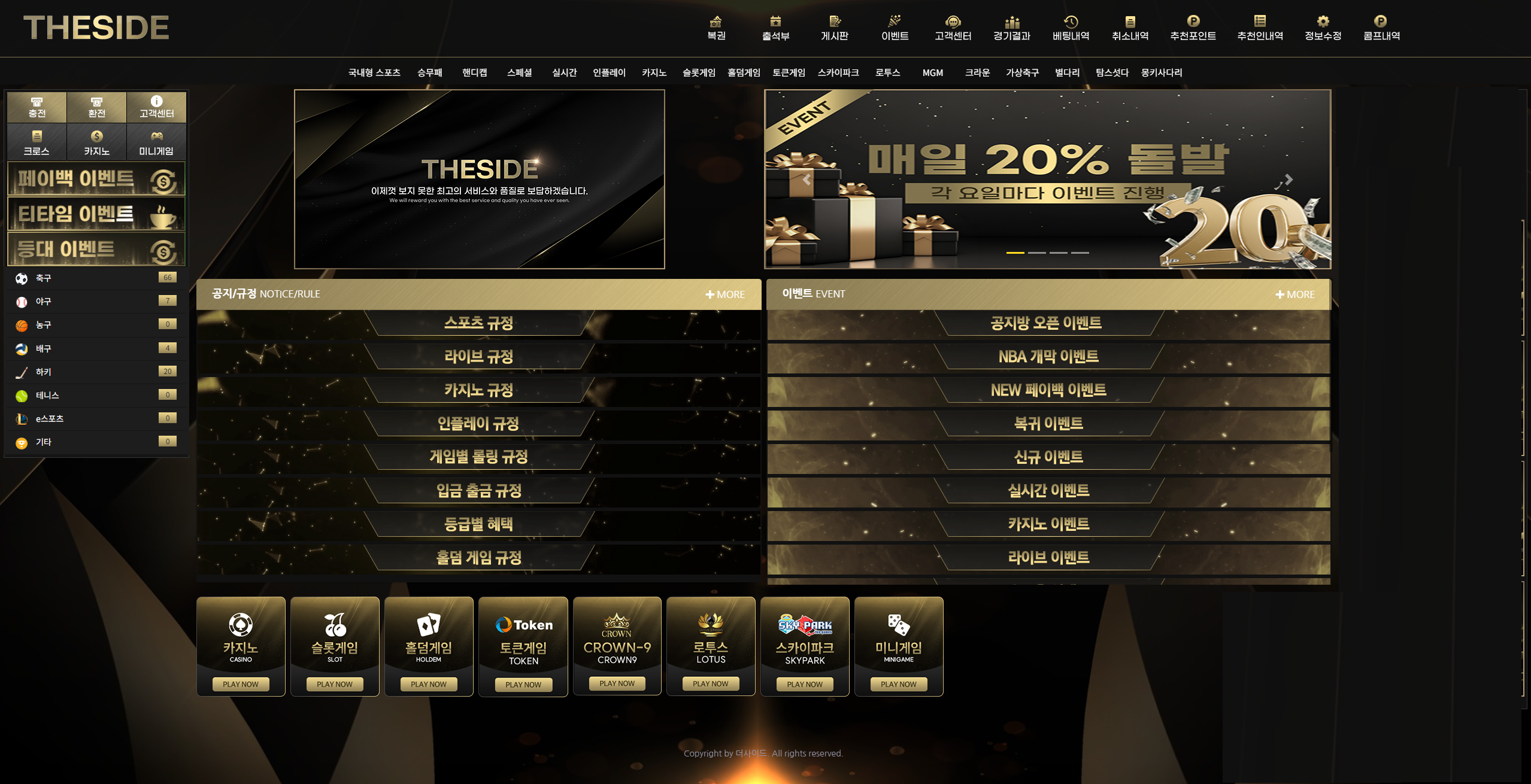Image resolution: width=1531 pixels, height=784 pixels.
Task: Switch to the 슬롯게임 nav tab
Action: tap(699, 72)
